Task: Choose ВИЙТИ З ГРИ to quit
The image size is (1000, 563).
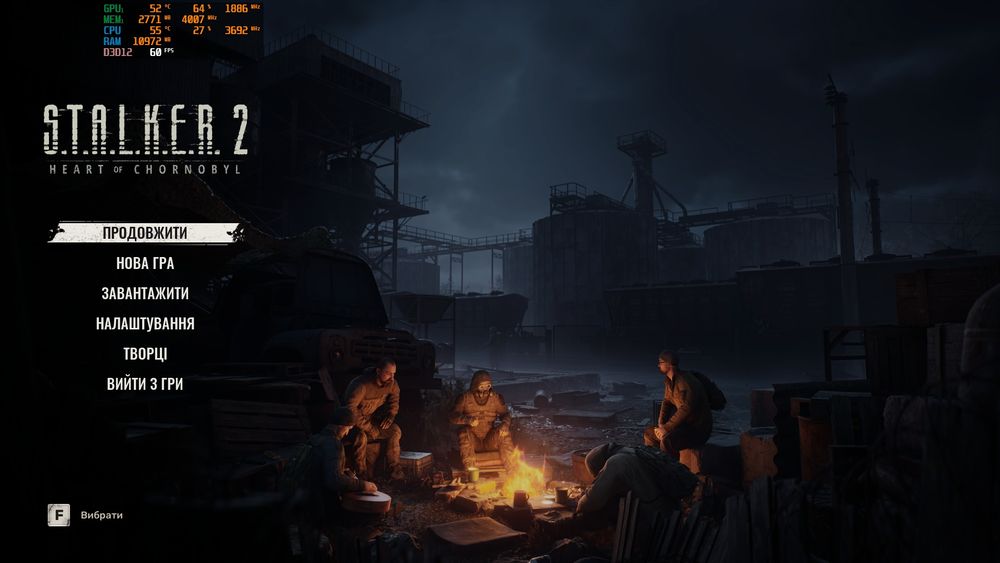Action: pyautogui.click(x=145, y=383)
